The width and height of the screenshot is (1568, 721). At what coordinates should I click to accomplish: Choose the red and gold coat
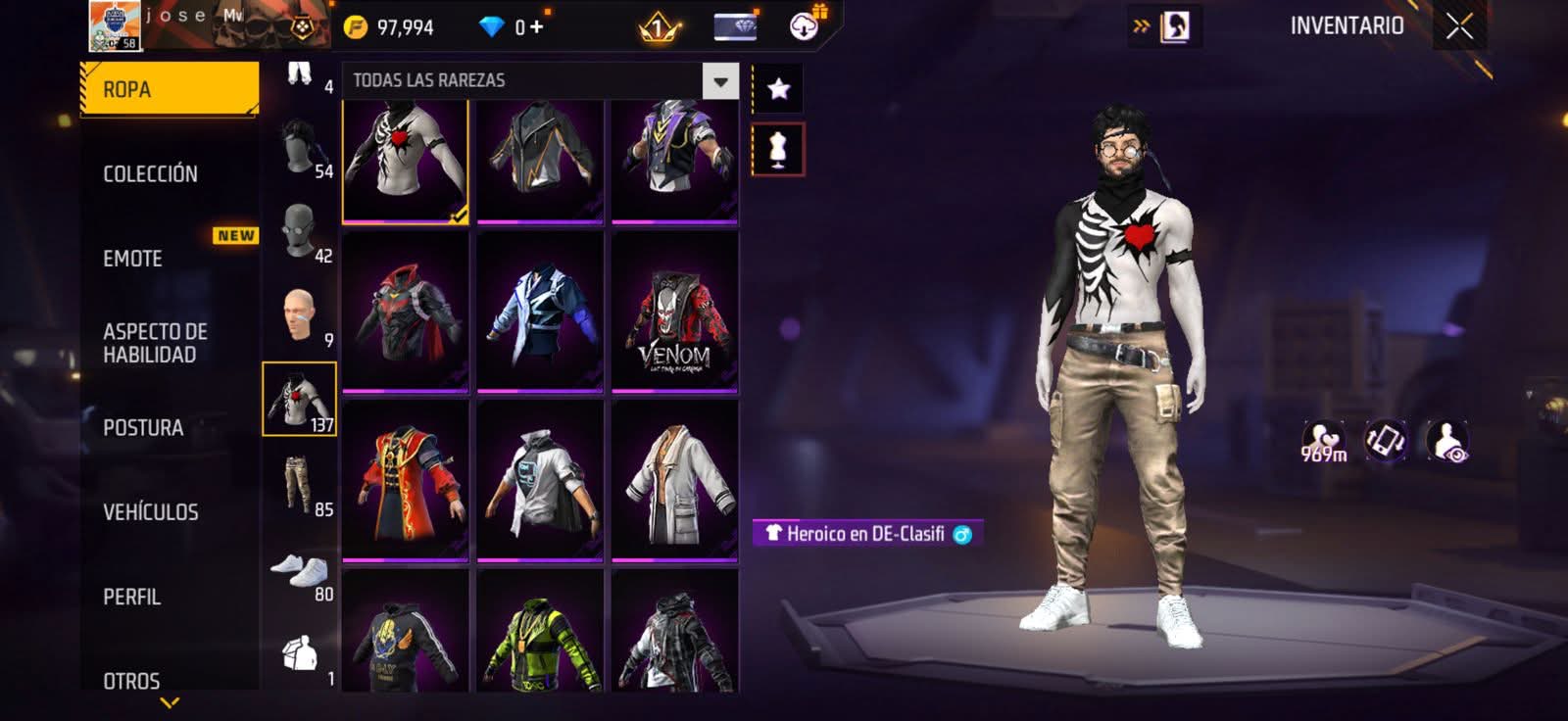tap(405, 481)
